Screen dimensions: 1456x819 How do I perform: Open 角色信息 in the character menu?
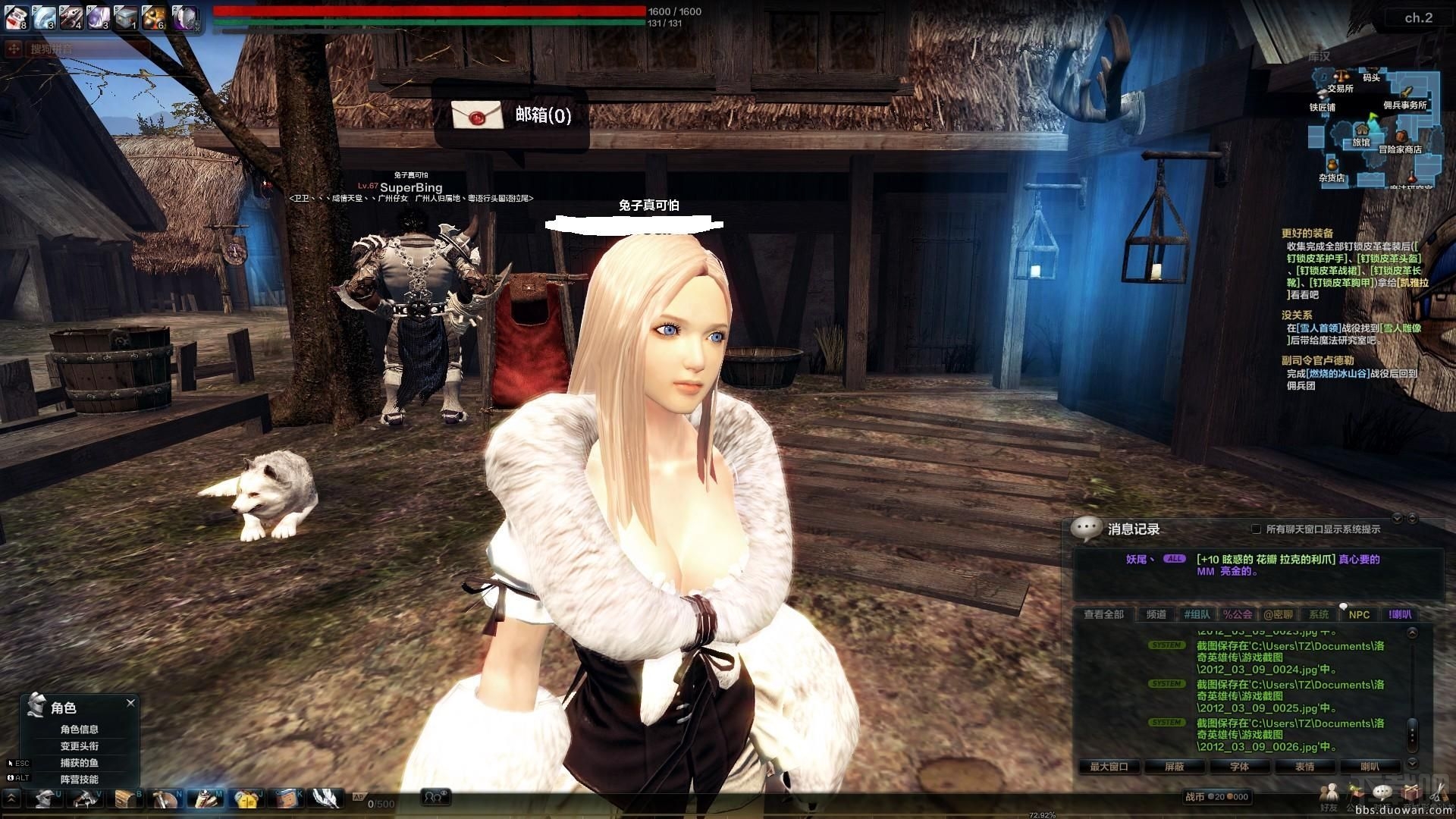(80, 730)
